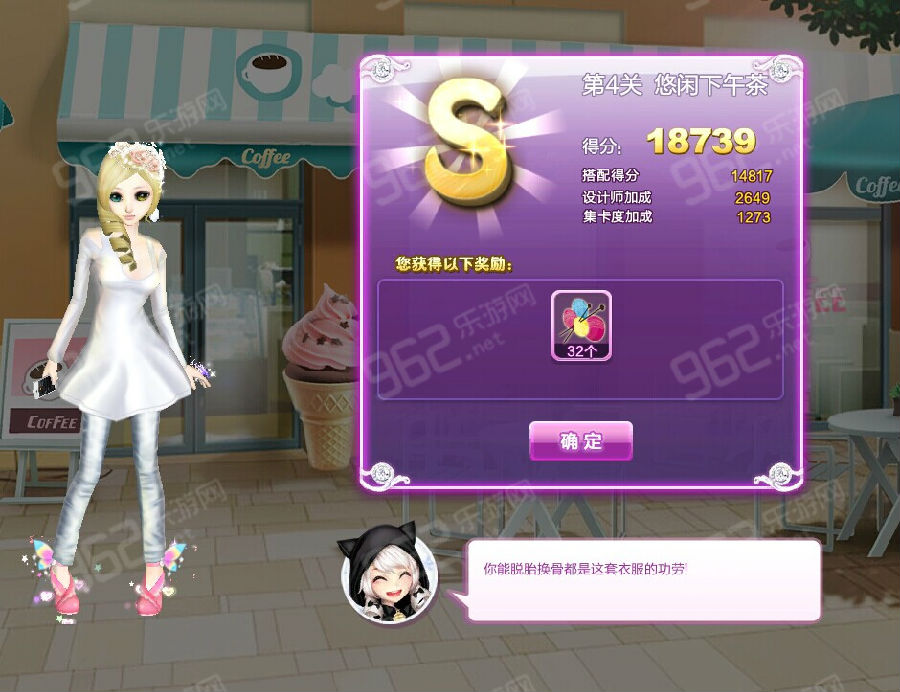Confirm the results with the 确定 button
This screenshot has width=900, height=692.
(580, 441)
